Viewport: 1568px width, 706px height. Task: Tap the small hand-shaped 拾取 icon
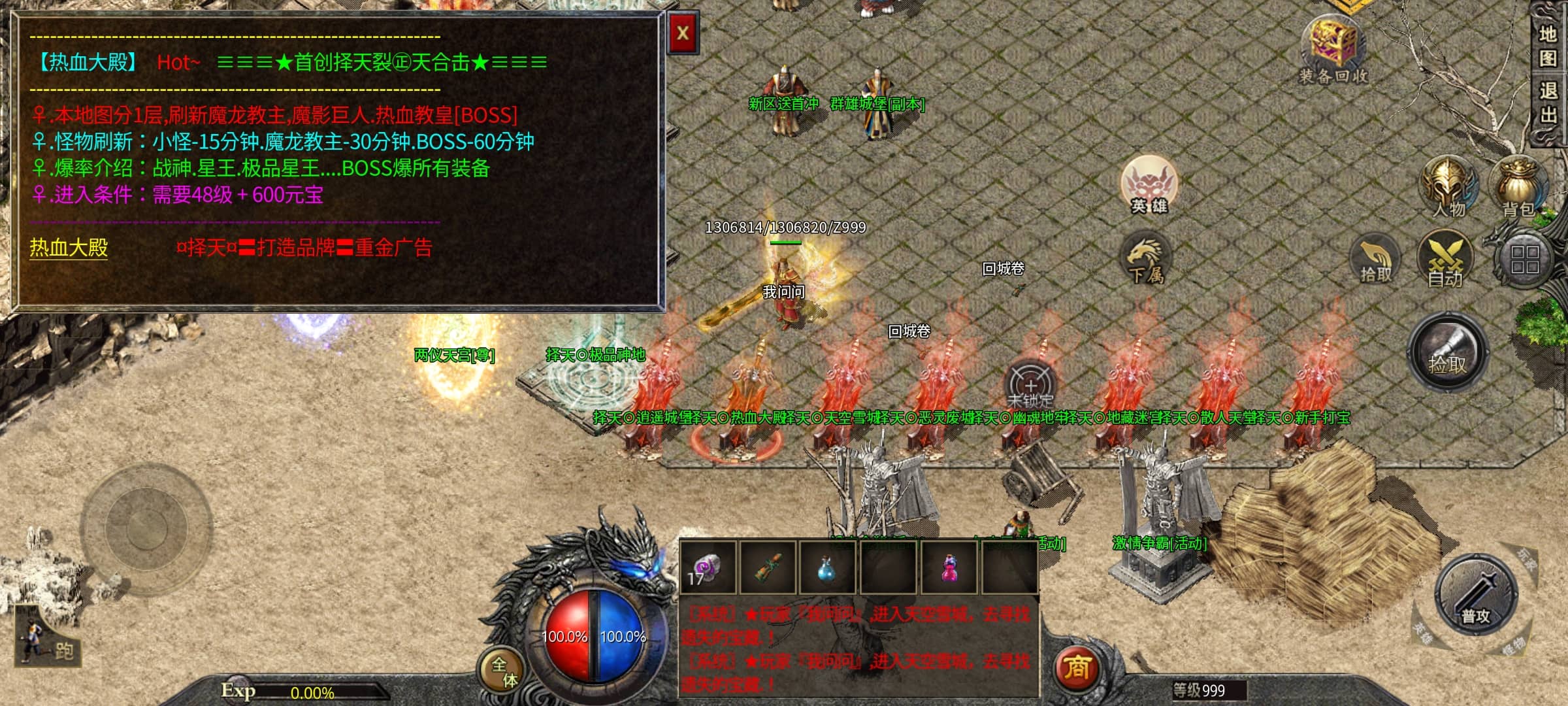tap(1375, 261)
